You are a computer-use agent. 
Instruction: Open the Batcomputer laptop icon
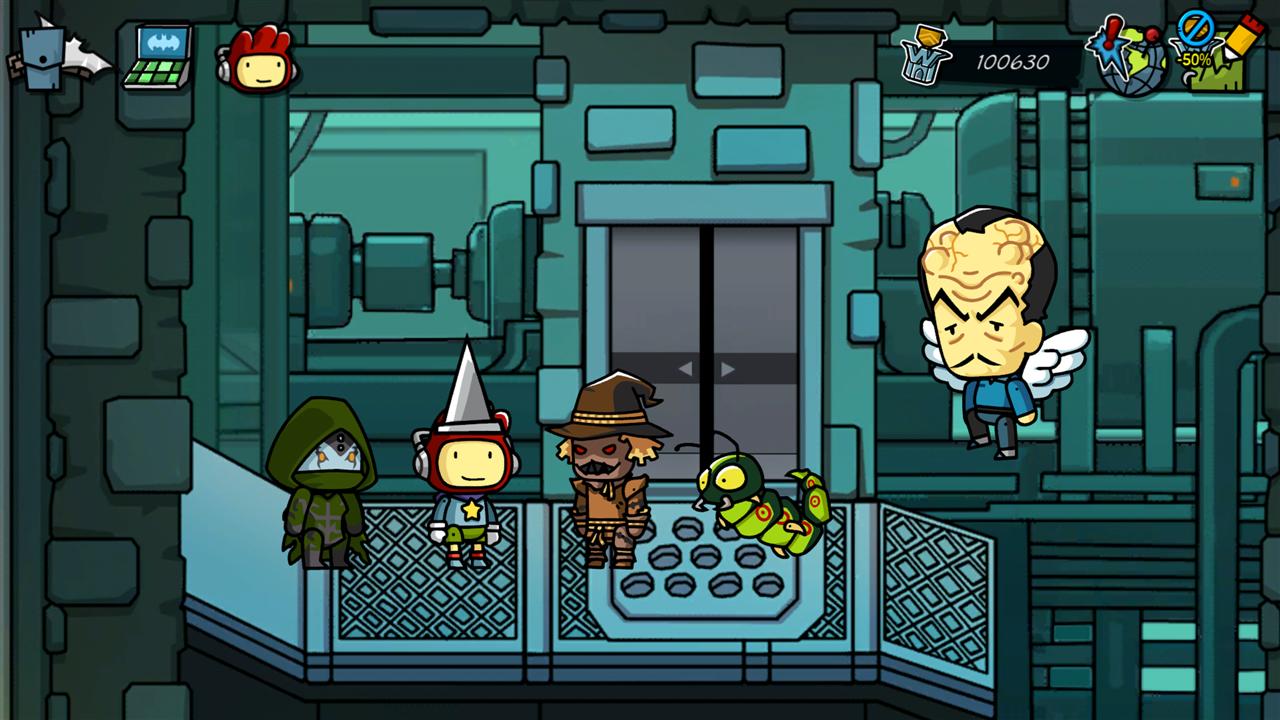point(160,58)
